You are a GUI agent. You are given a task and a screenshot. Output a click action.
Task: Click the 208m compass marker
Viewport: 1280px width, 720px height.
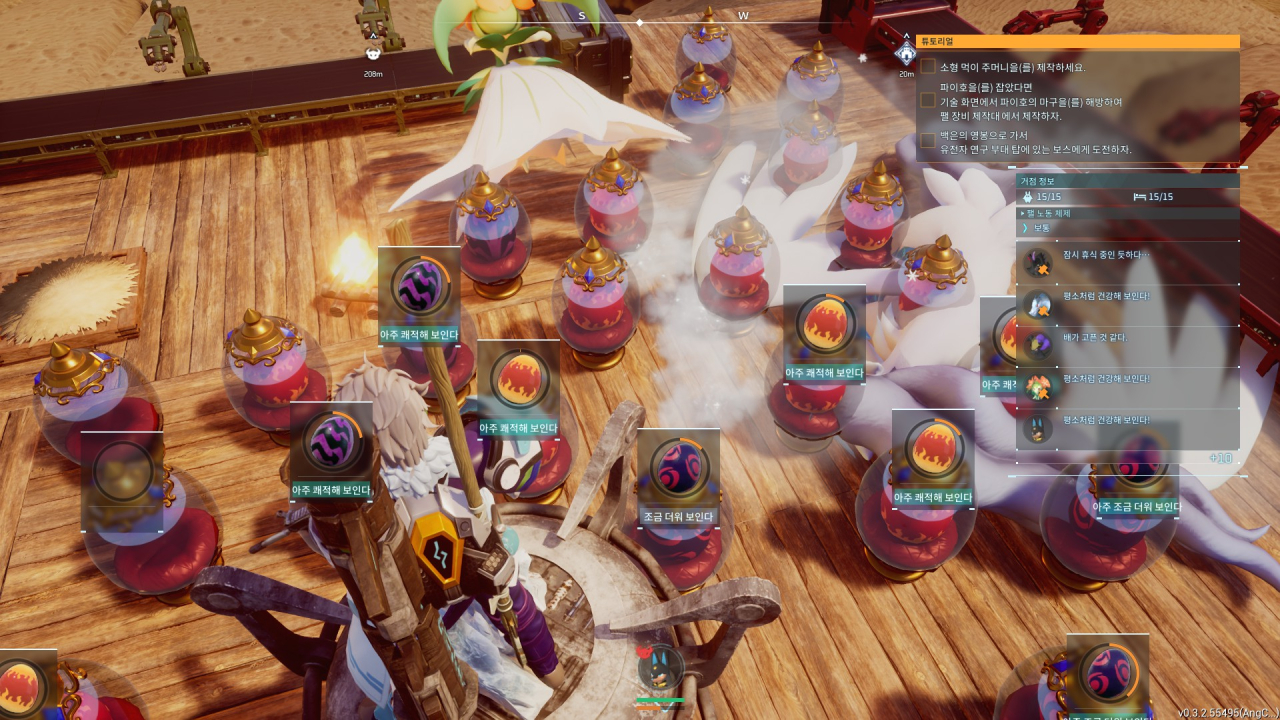pyautogui.click(x=373, y=55)
